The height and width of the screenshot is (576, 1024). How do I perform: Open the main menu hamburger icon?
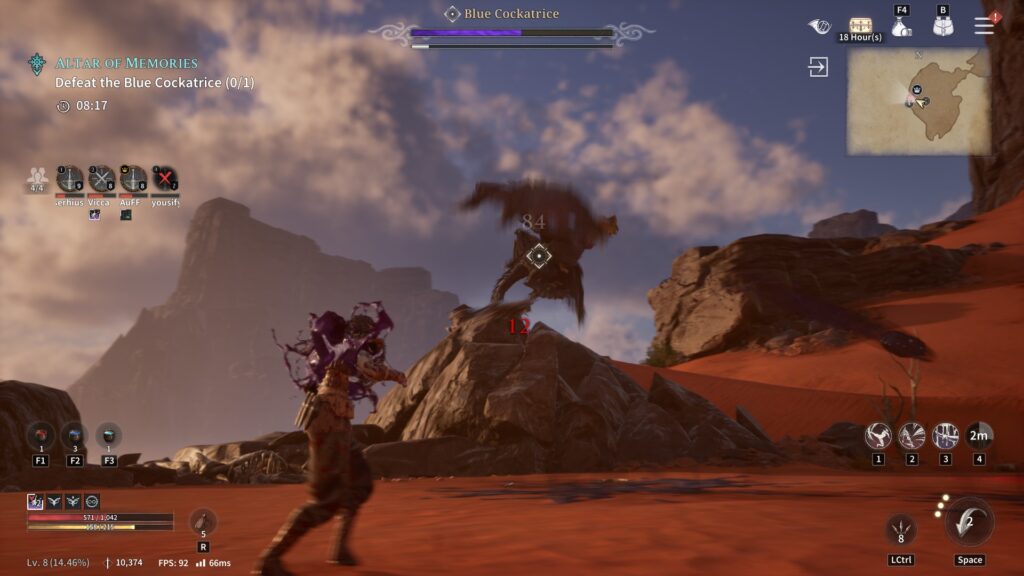pyautogui.click(x=985, y=26)
